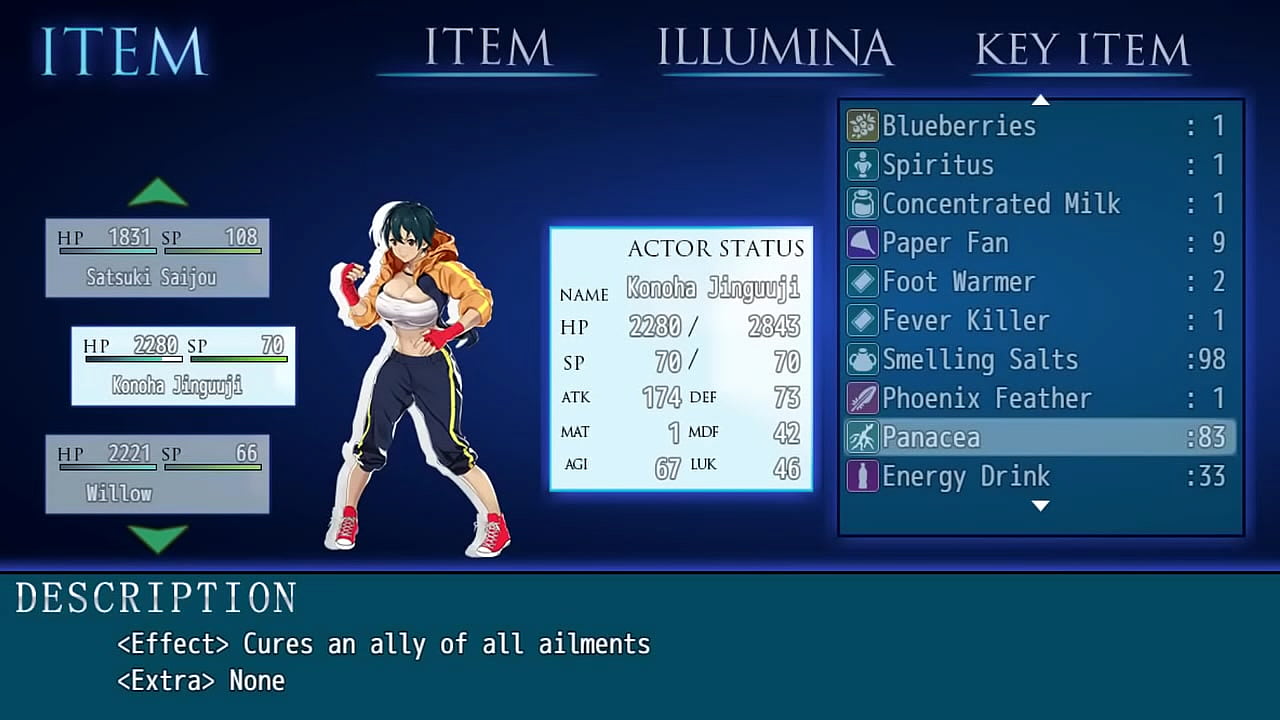Choose Satsuki Saijou's party card
Image resolution: width=1280 pixels, height=720 pixels.
[157, 258]
